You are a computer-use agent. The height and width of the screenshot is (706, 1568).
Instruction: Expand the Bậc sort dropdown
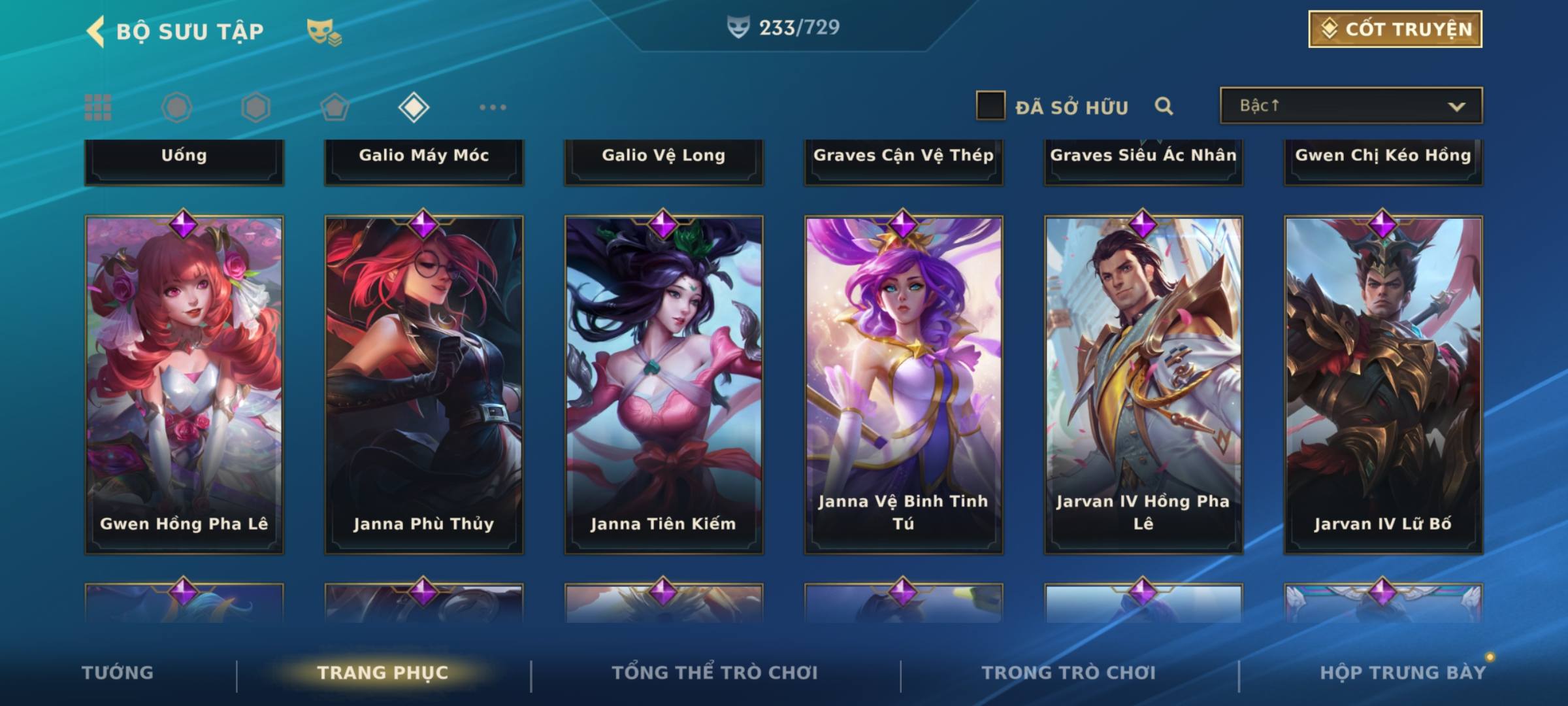pyautogui.click(x=1350, y=106)
